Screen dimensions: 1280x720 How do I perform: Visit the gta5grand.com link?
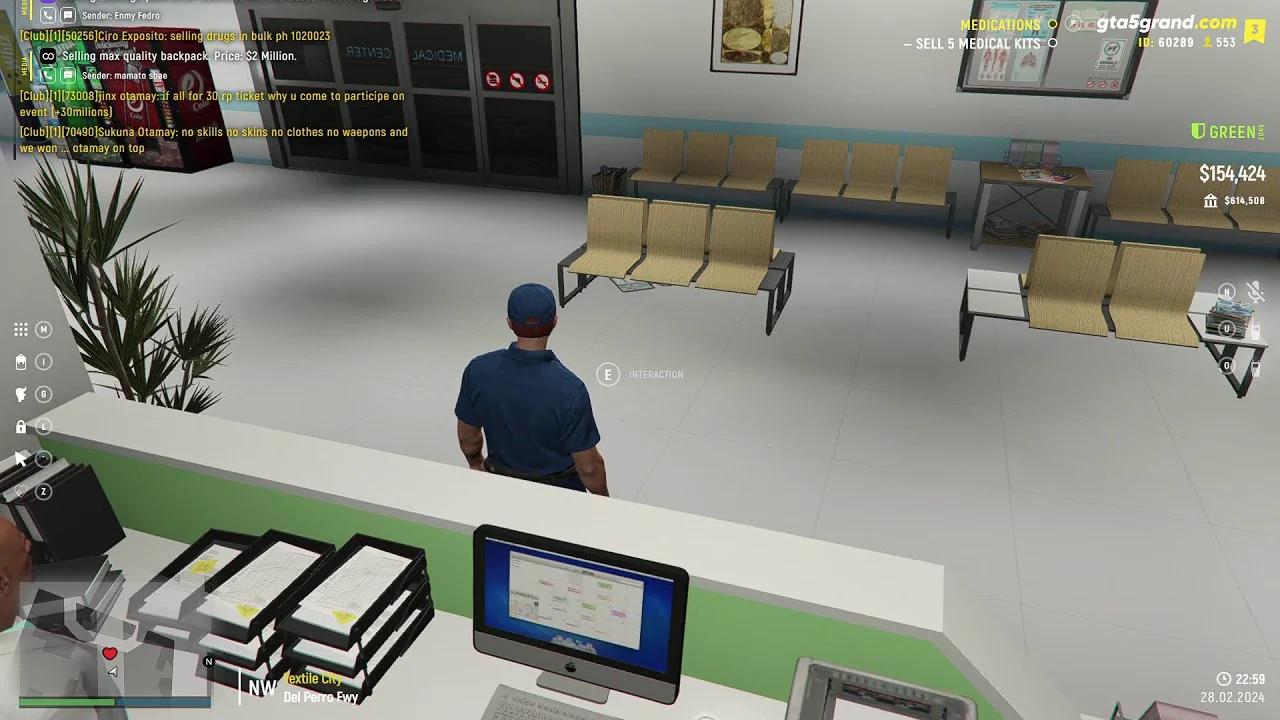1166,21
